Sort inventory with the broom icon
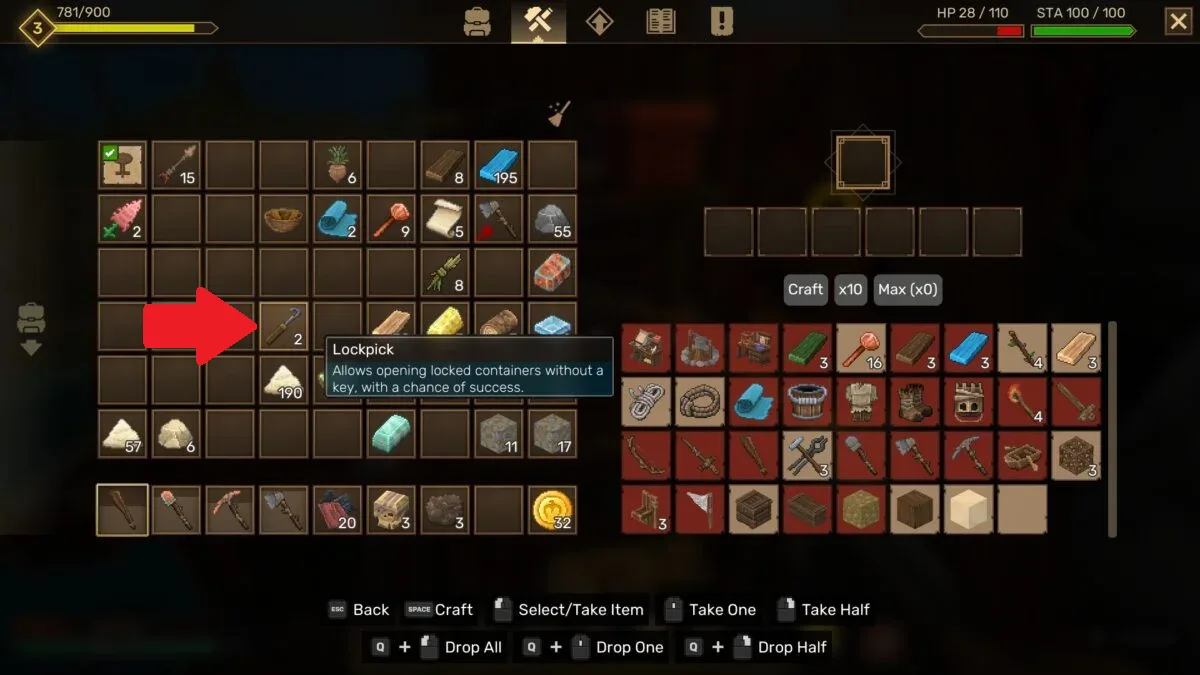Viewport: 1200px width, 675px height. (558, 114)
